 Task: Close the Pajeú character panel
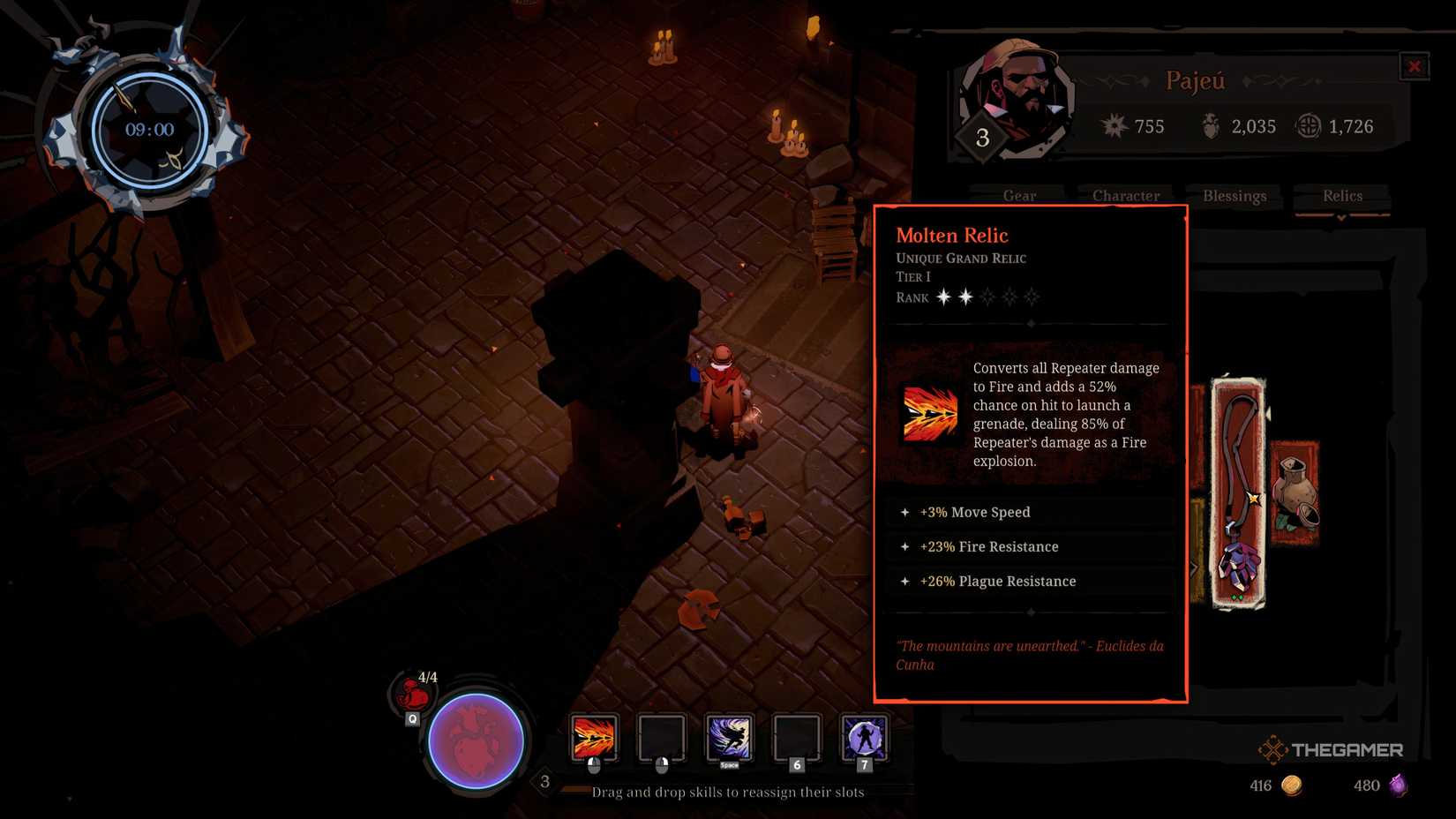[1415, 65]
